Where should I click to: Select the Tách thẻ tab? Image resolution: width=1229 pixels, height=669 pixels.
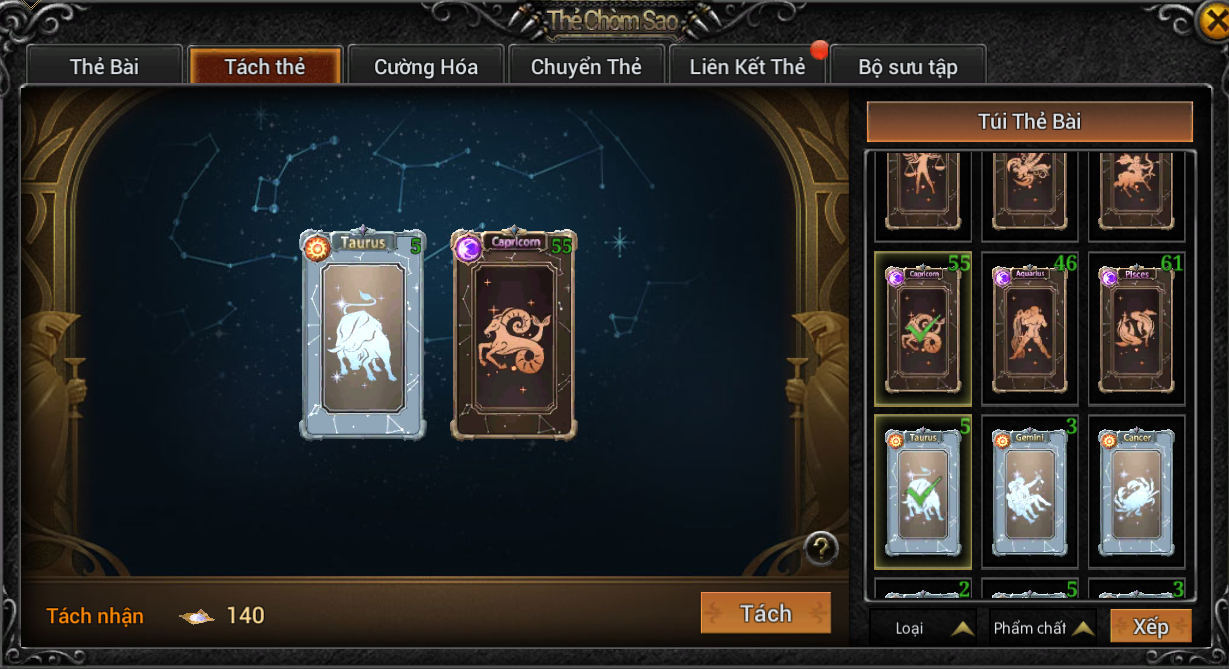(265, 67)
